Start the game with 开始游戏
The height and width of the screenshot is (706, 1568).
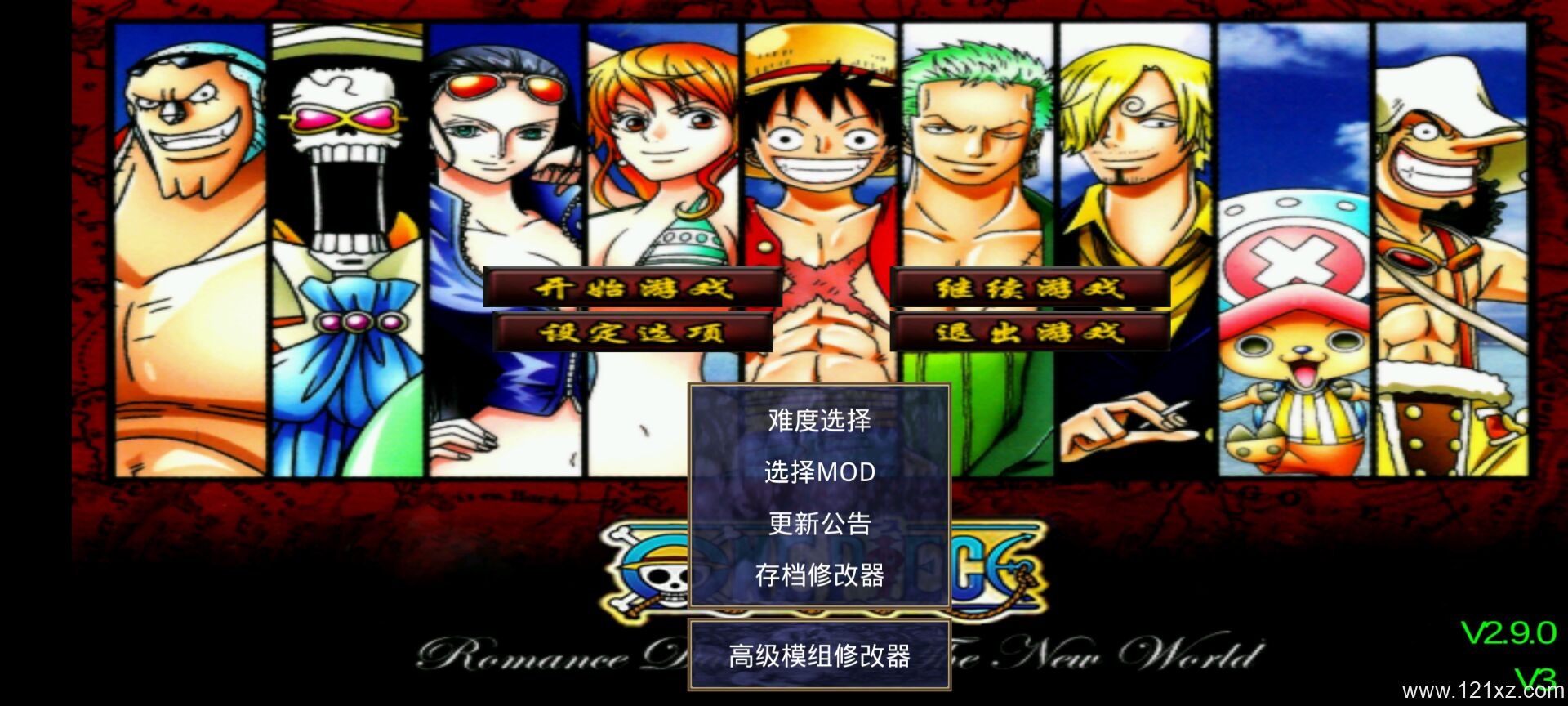633,288
